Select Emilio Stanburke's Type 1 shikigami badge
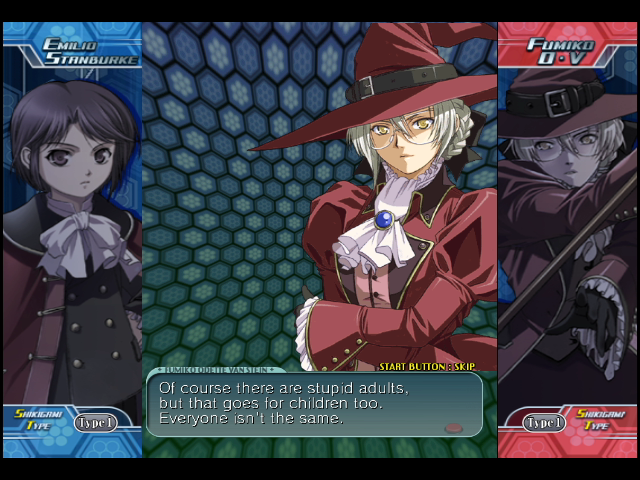 click(94, 422)
